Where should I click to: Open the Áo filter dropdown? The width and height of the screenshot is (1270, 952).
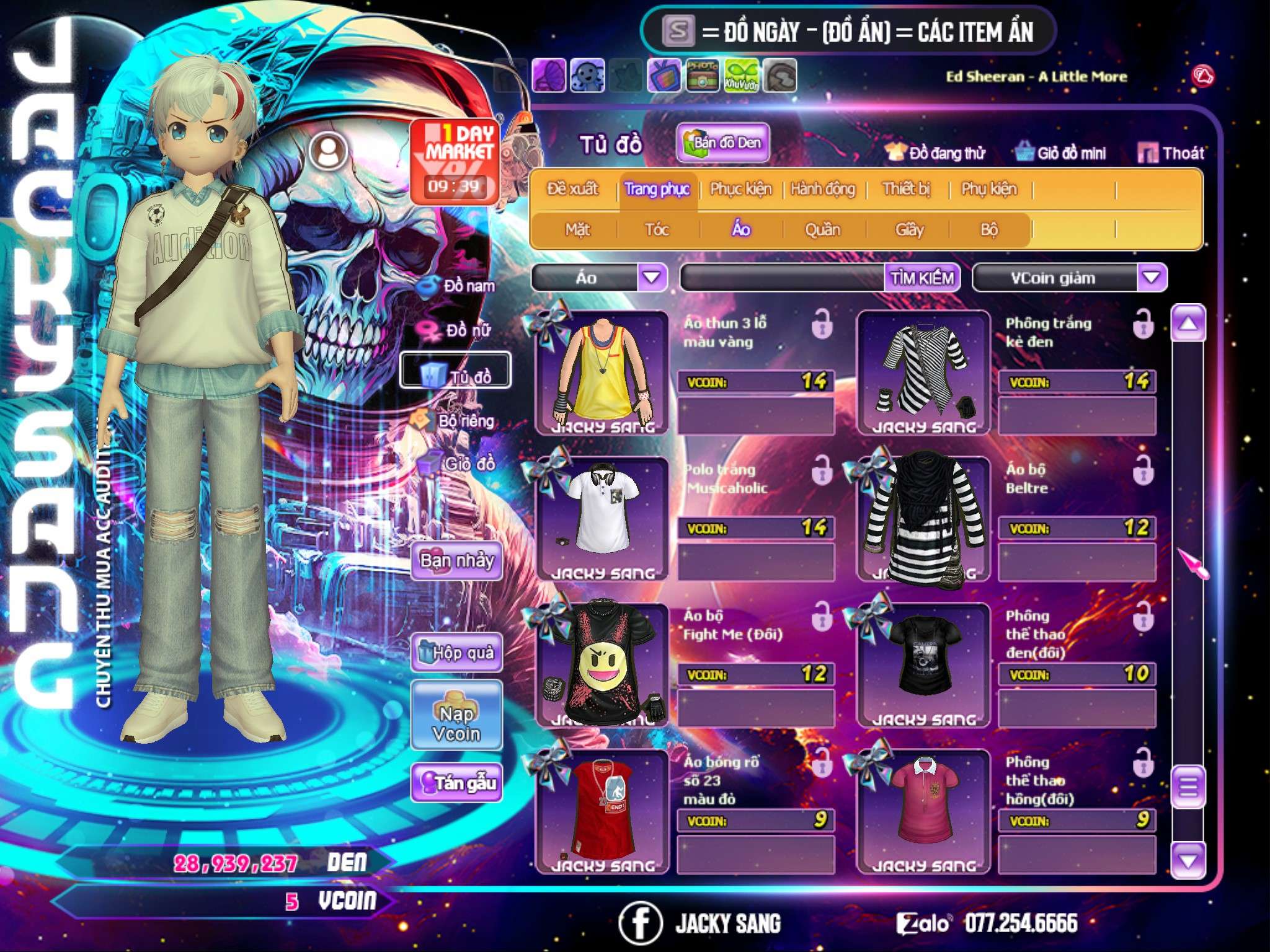[652, 278]
